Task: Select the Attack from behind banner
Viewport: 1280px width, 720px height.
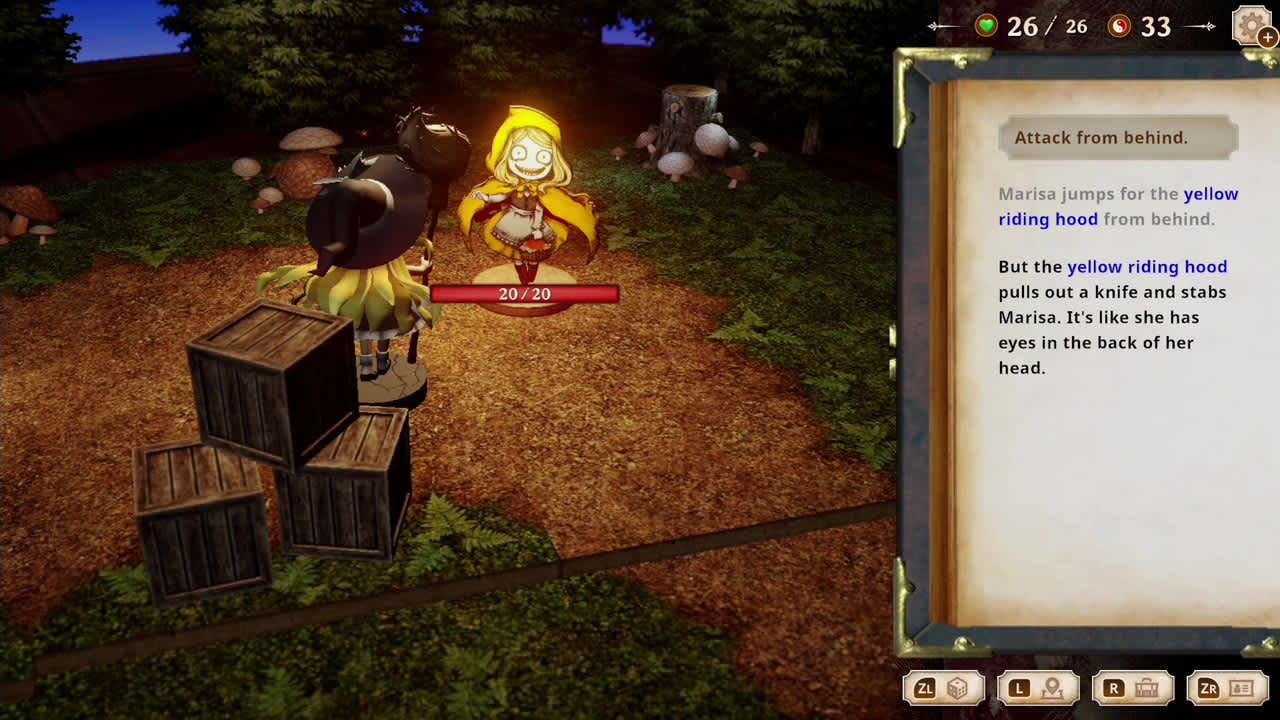Action: point(1117,137)
